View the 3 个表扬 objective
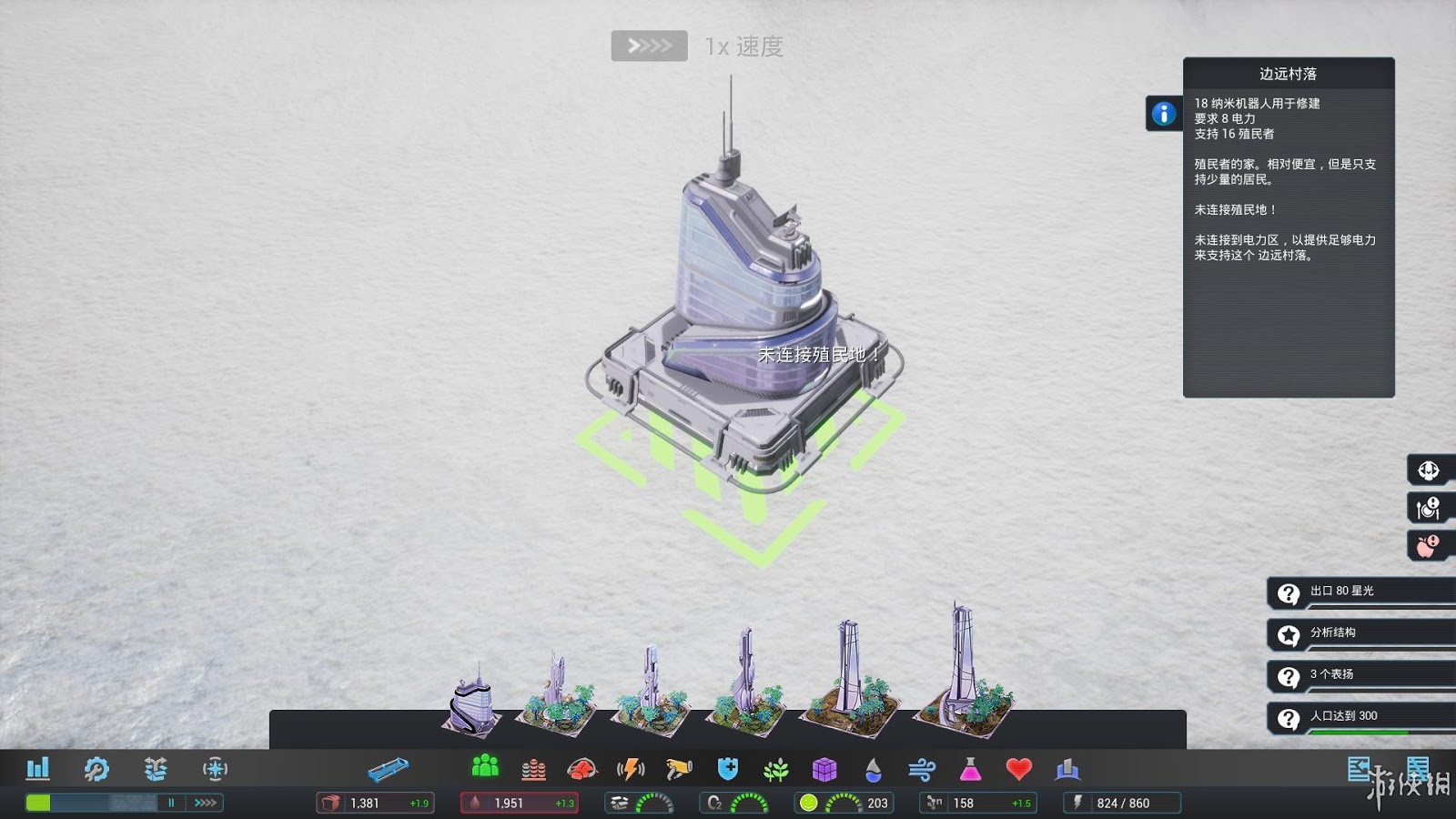1456x819 pixels. pos(1360,676)
